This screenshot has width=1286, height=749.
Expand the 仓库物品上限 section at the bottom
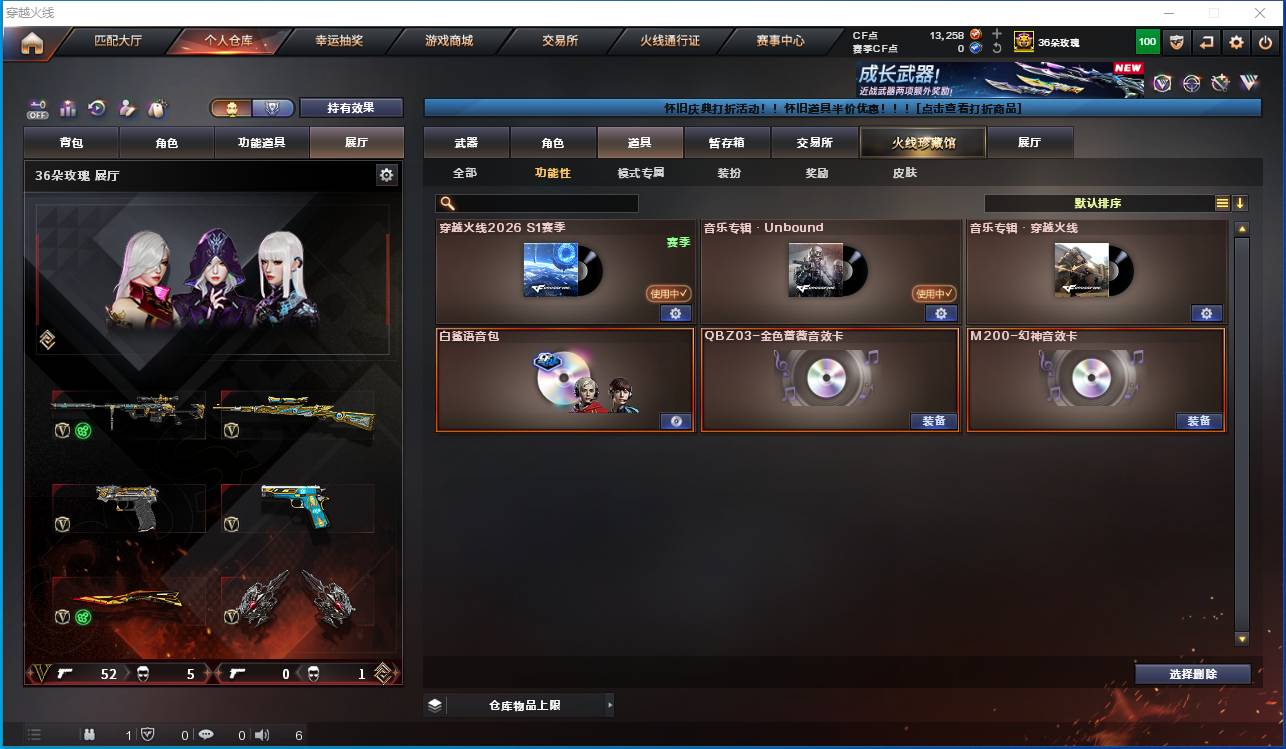(x=518, y=705)
